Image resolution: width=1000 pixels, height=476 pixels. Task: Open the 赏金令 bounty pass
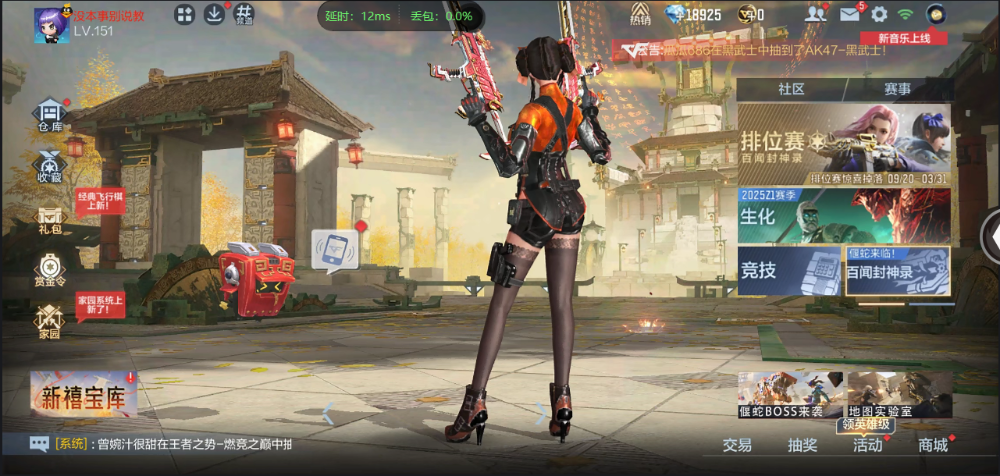[50, 270]
